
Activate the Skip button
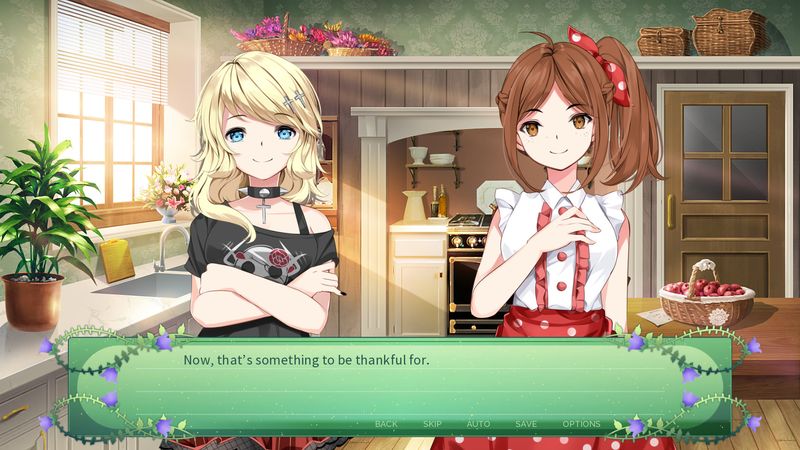[432, 424]
